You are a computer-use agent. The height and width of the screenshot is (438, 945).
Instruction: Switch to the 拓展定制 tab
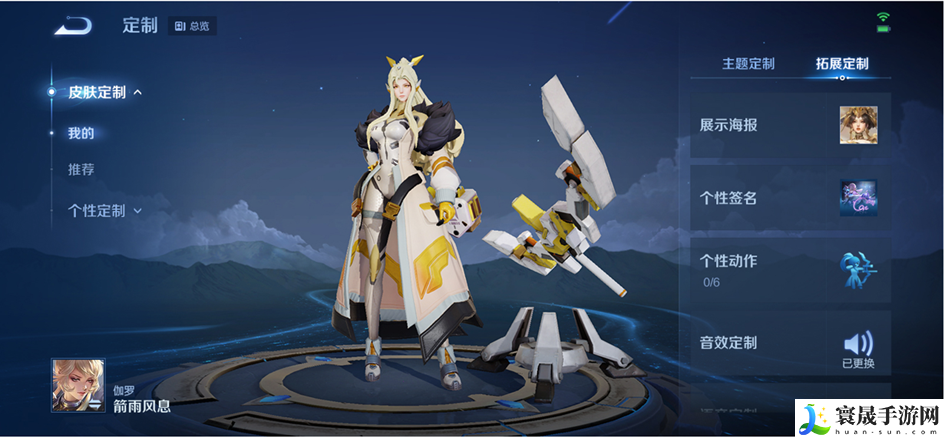click(x=842, y=64)
